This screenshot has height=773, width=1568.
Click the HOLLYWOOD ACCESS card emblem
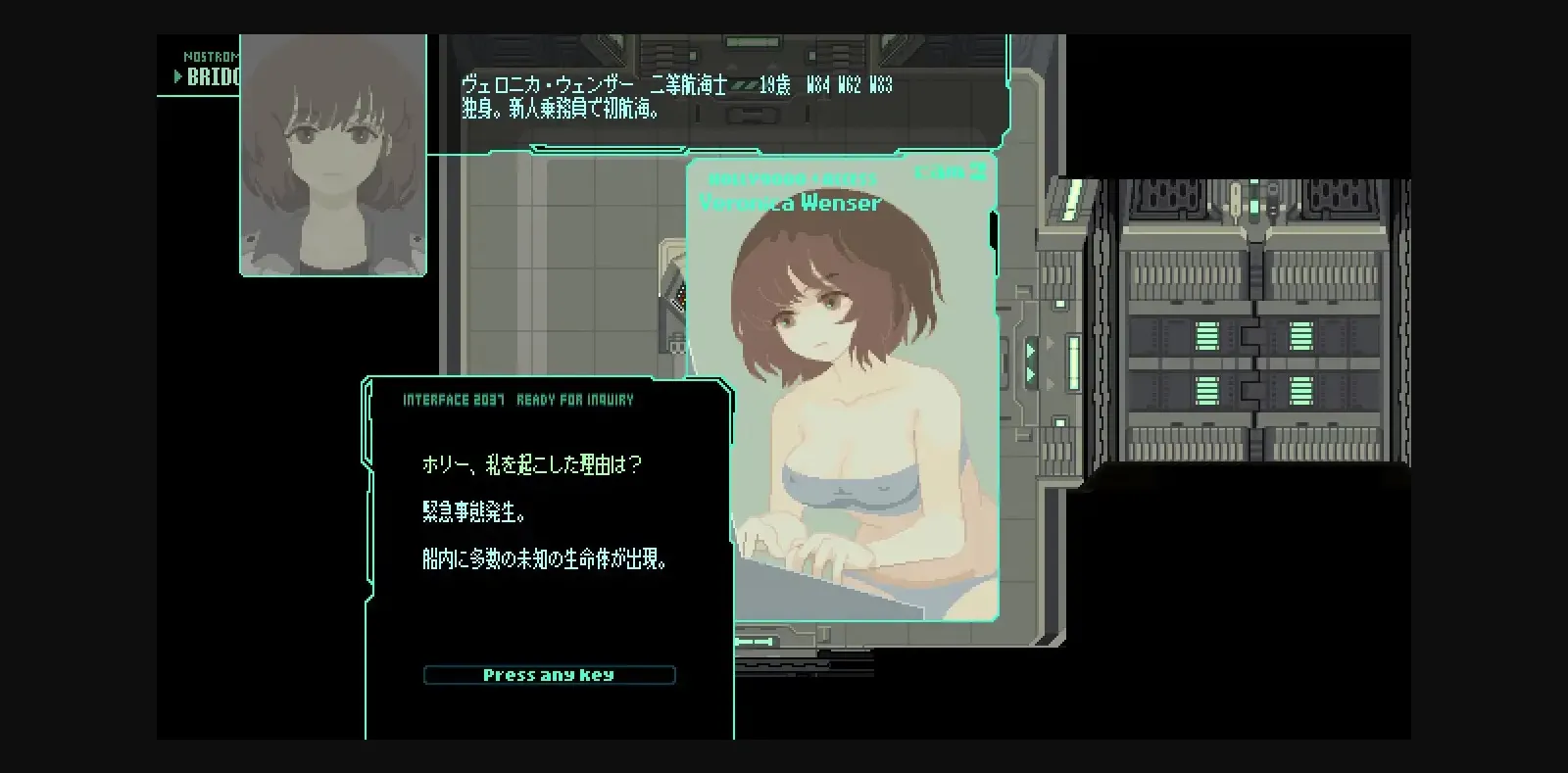[x=790, y=179]
